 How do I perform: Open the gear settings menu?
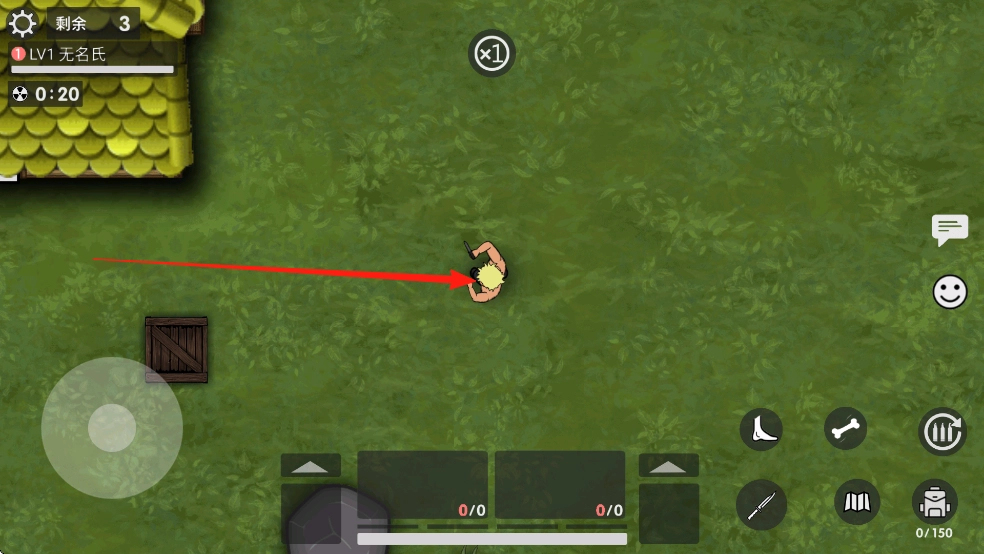click(x=22, y=24)
